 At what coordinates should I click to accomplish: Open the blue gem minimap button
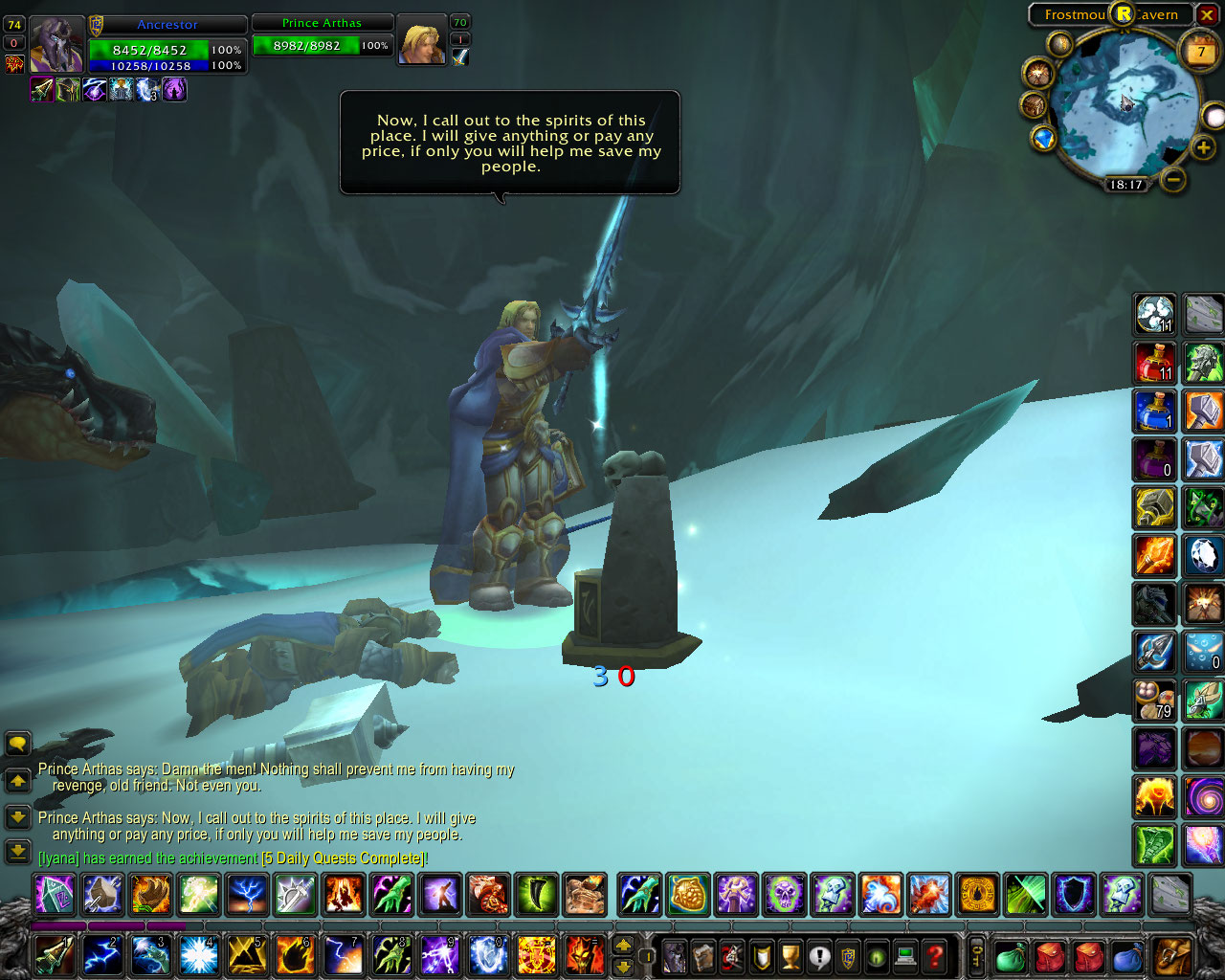tap(1043, 139)
